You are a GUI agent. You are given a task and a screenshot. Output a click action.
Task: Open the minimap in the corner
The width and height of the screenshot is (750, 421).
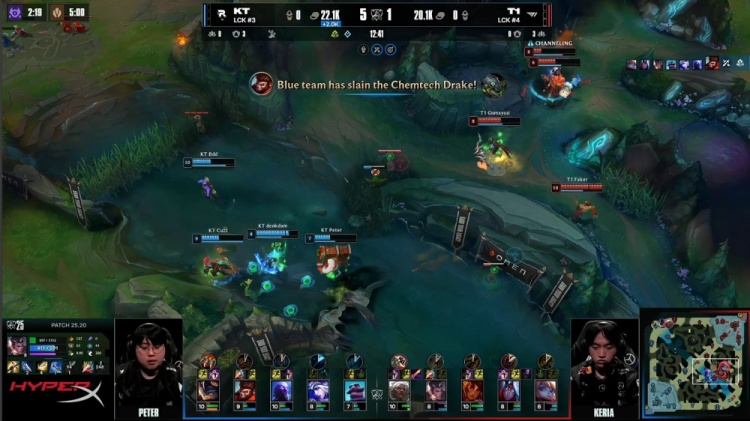pos(694,364)
